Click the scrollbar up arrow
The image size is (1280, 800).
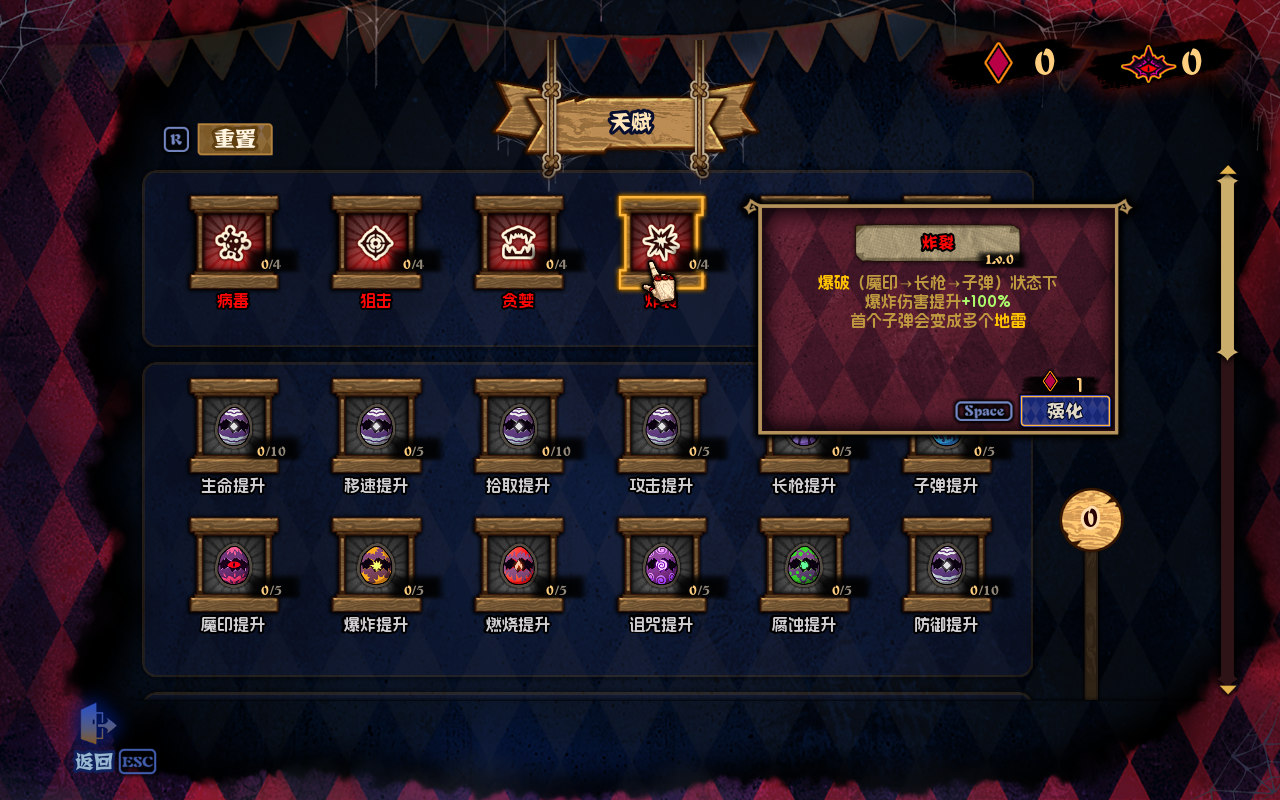coord(1228,171)
